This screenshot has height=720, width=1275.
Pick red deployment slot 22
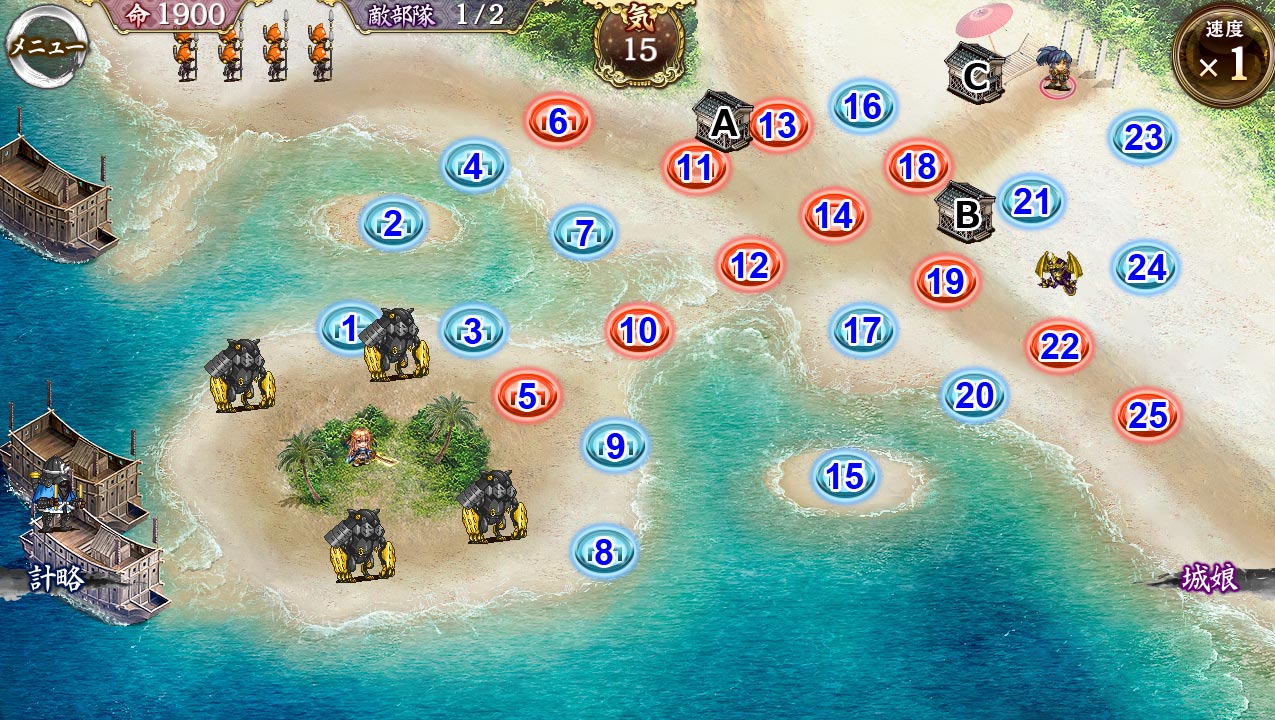click(x=1059, y=347)
